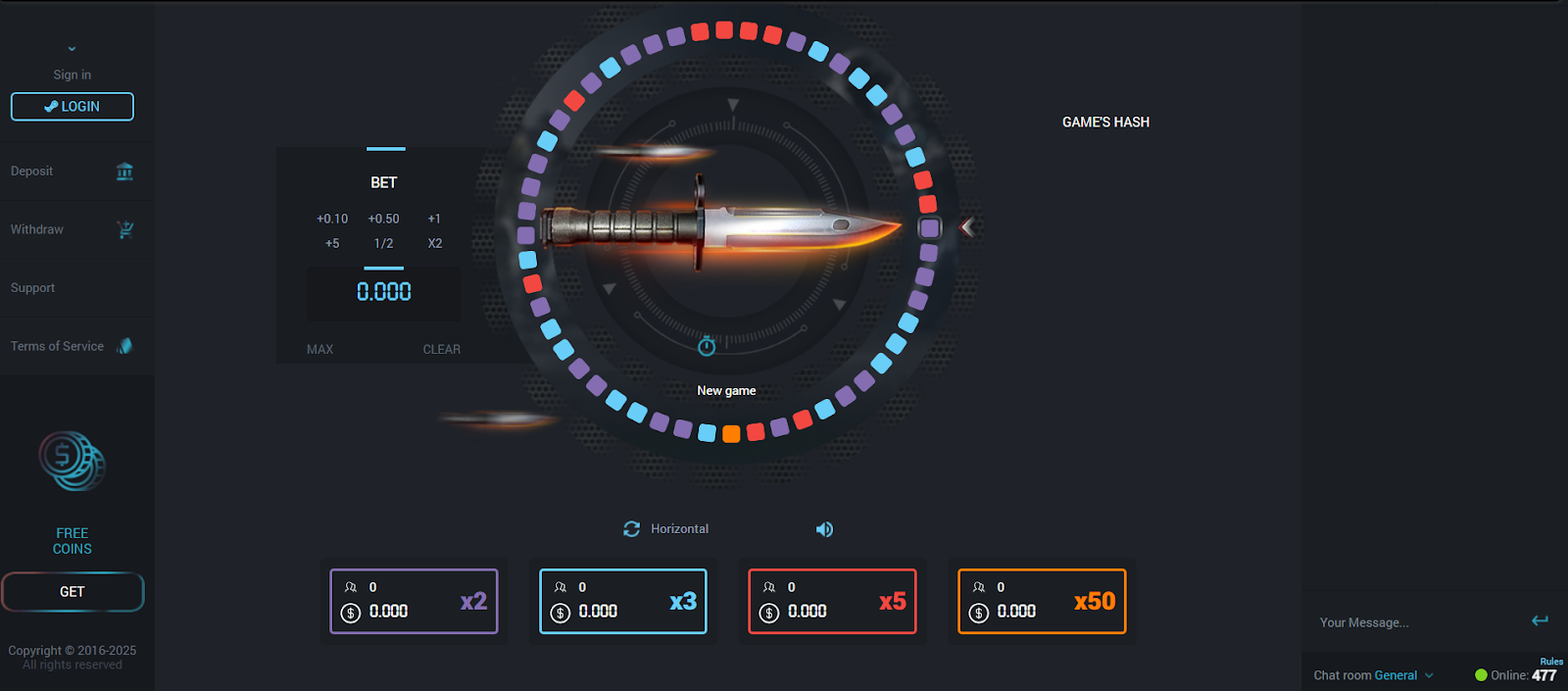1568x691 pixels.
Task: Place bet on blue x3
Action: (623, 601)
